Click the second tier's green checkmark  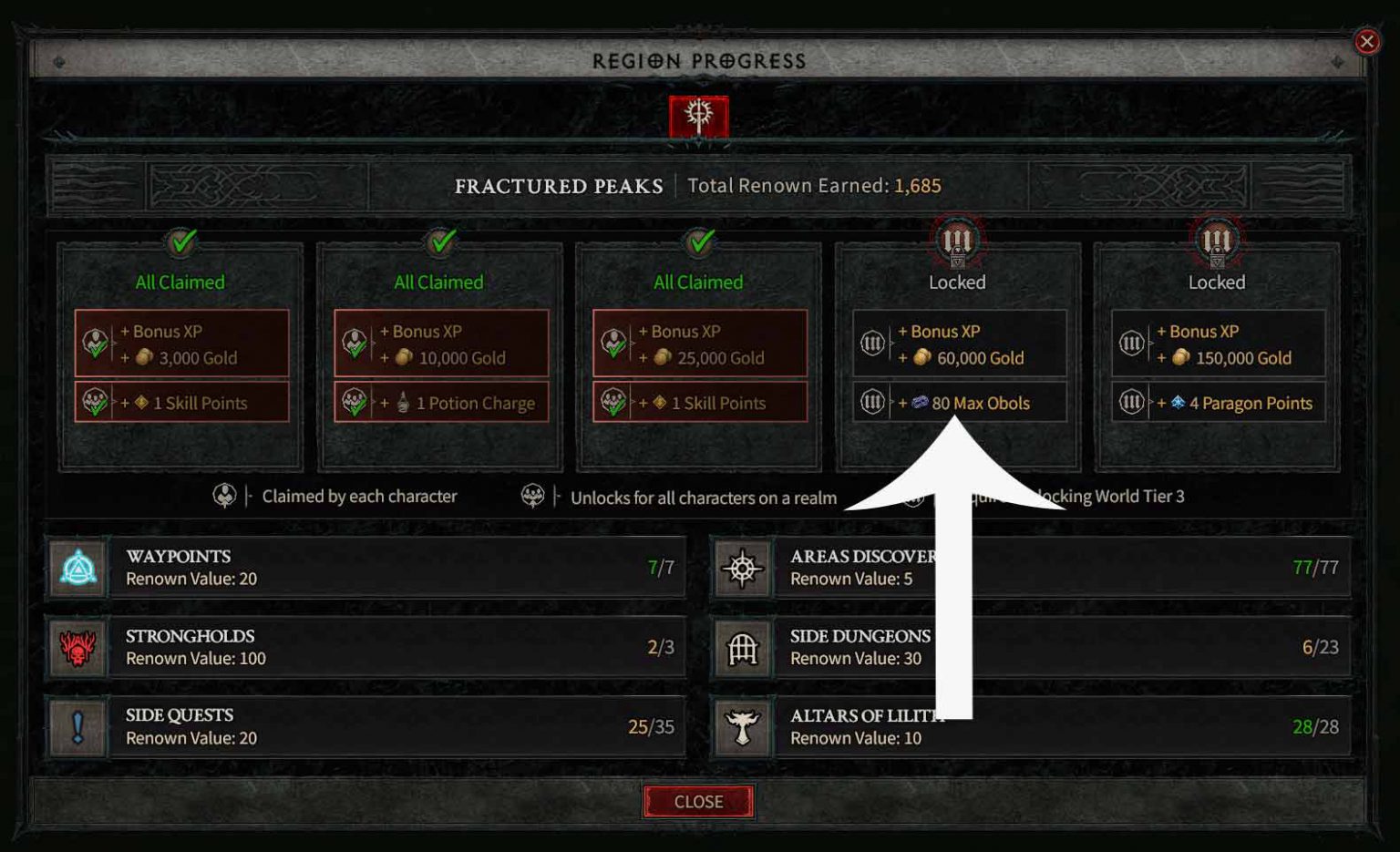438,243
